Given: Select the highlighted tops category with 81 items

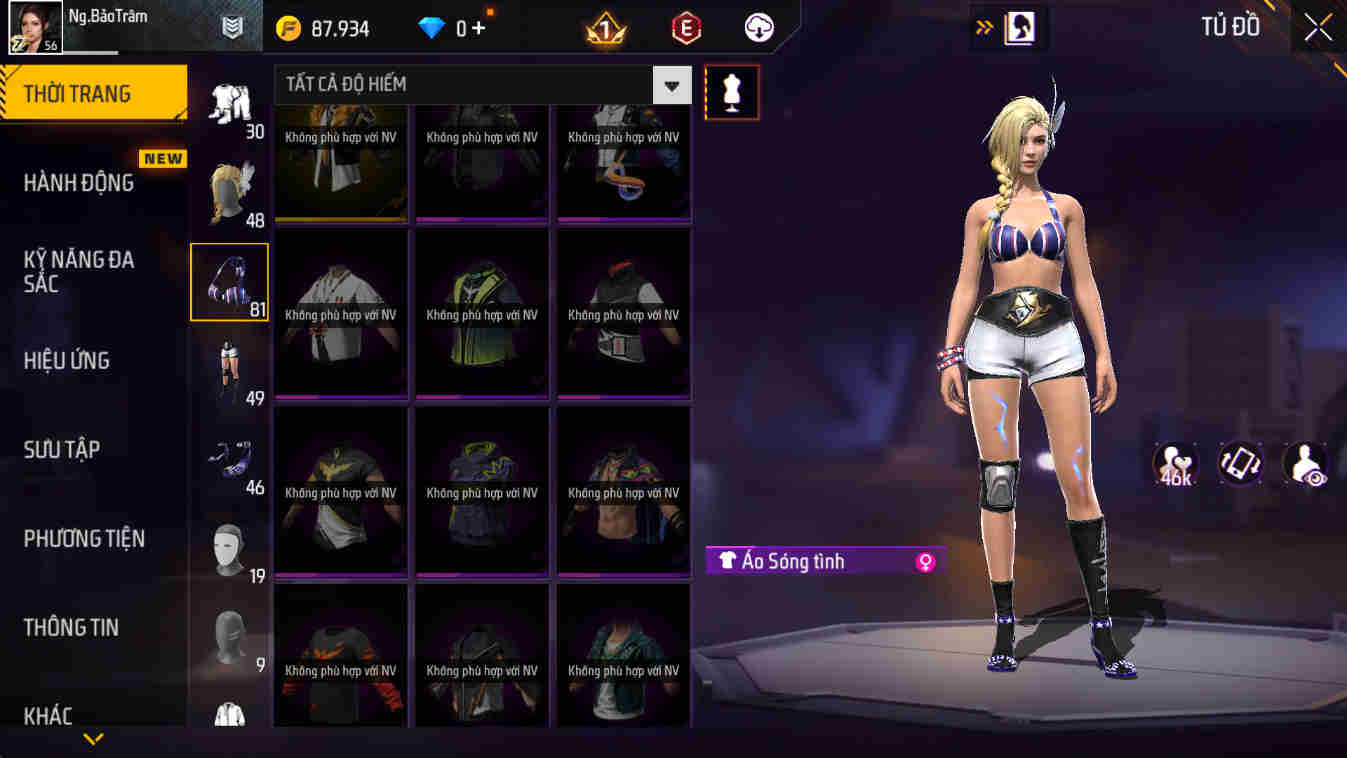Looking at the screenshot, I should tap(229, 281).
